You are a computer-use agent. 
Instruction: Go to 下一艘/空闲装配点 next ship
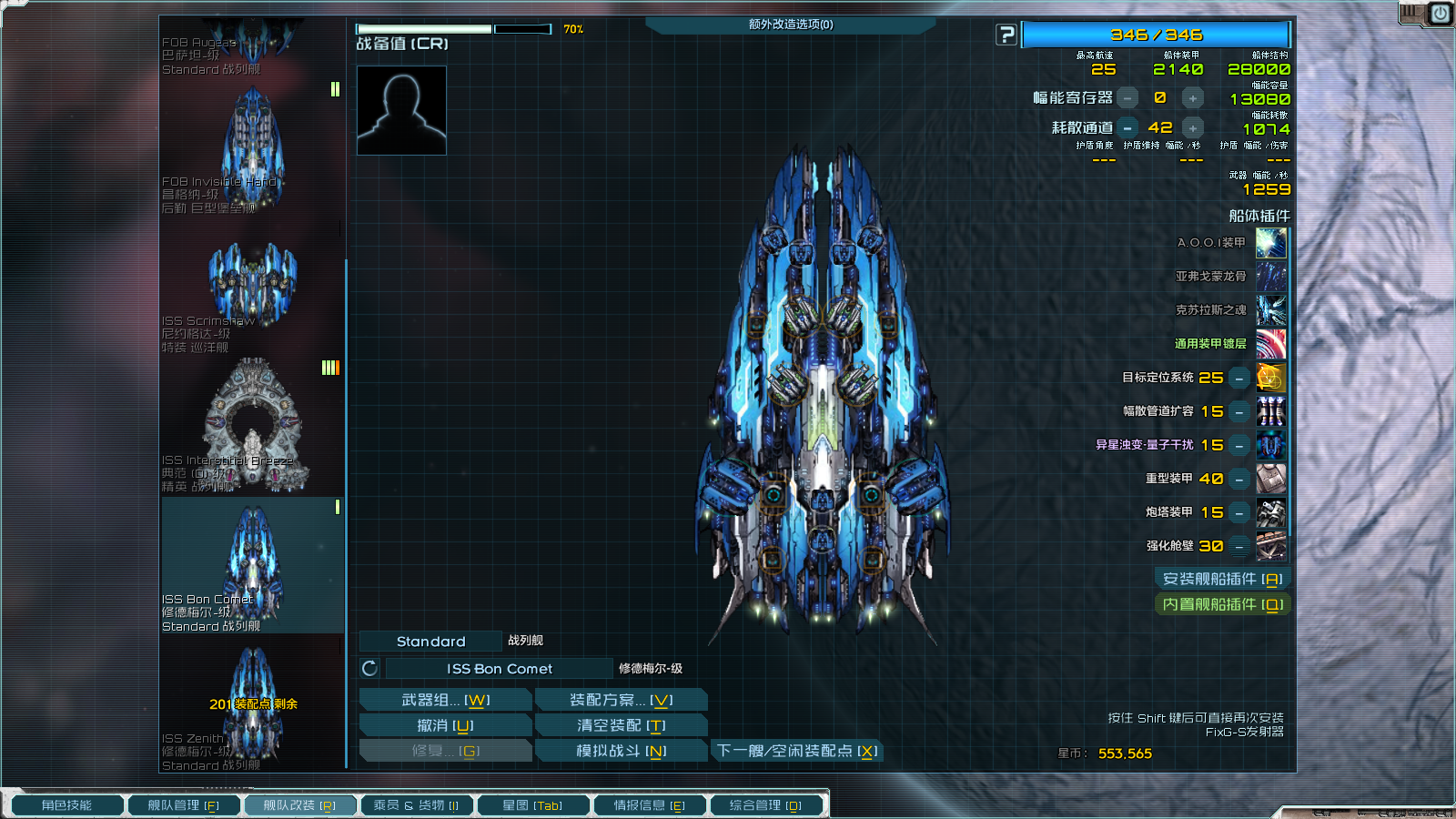click(x=796, y=751)
